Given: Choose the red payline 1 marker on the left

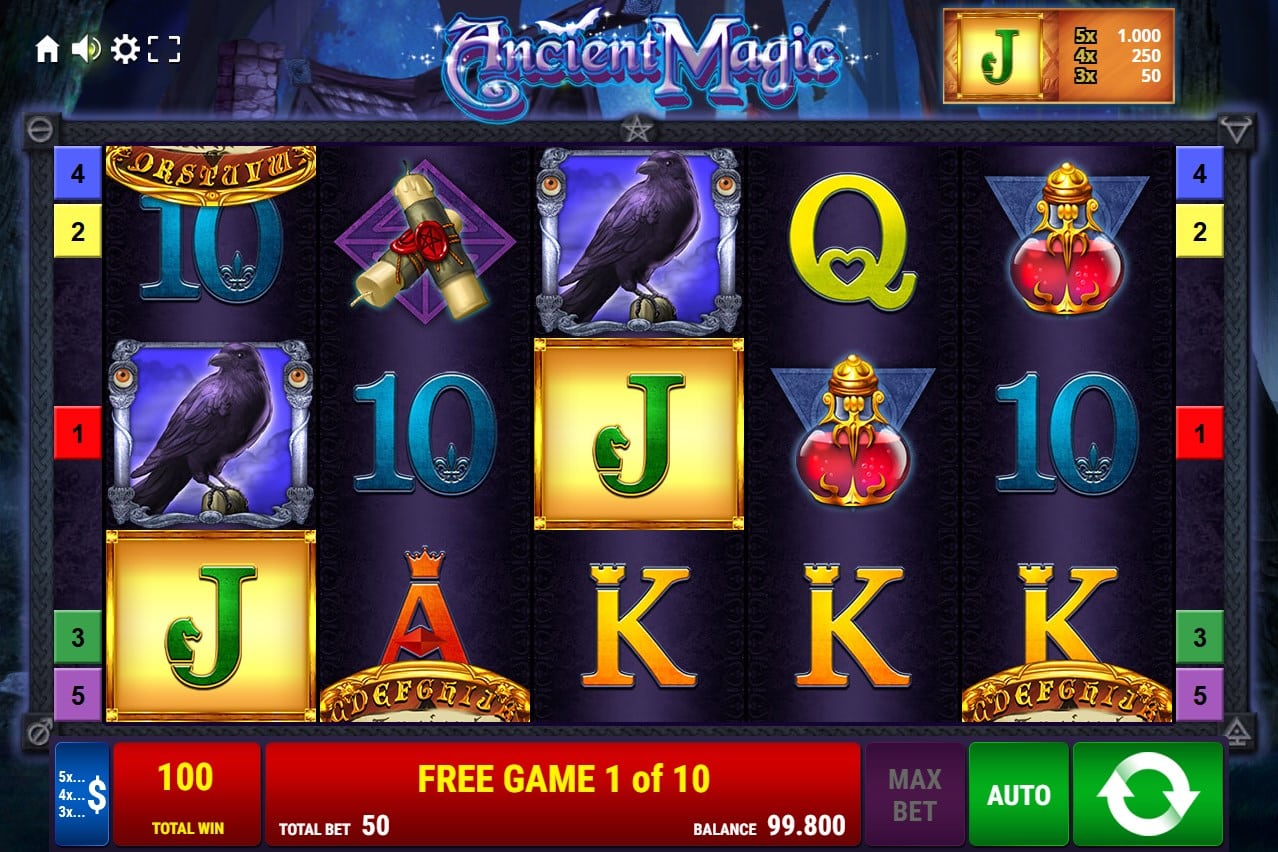Looking at the screenshot, I should (78, 433).
